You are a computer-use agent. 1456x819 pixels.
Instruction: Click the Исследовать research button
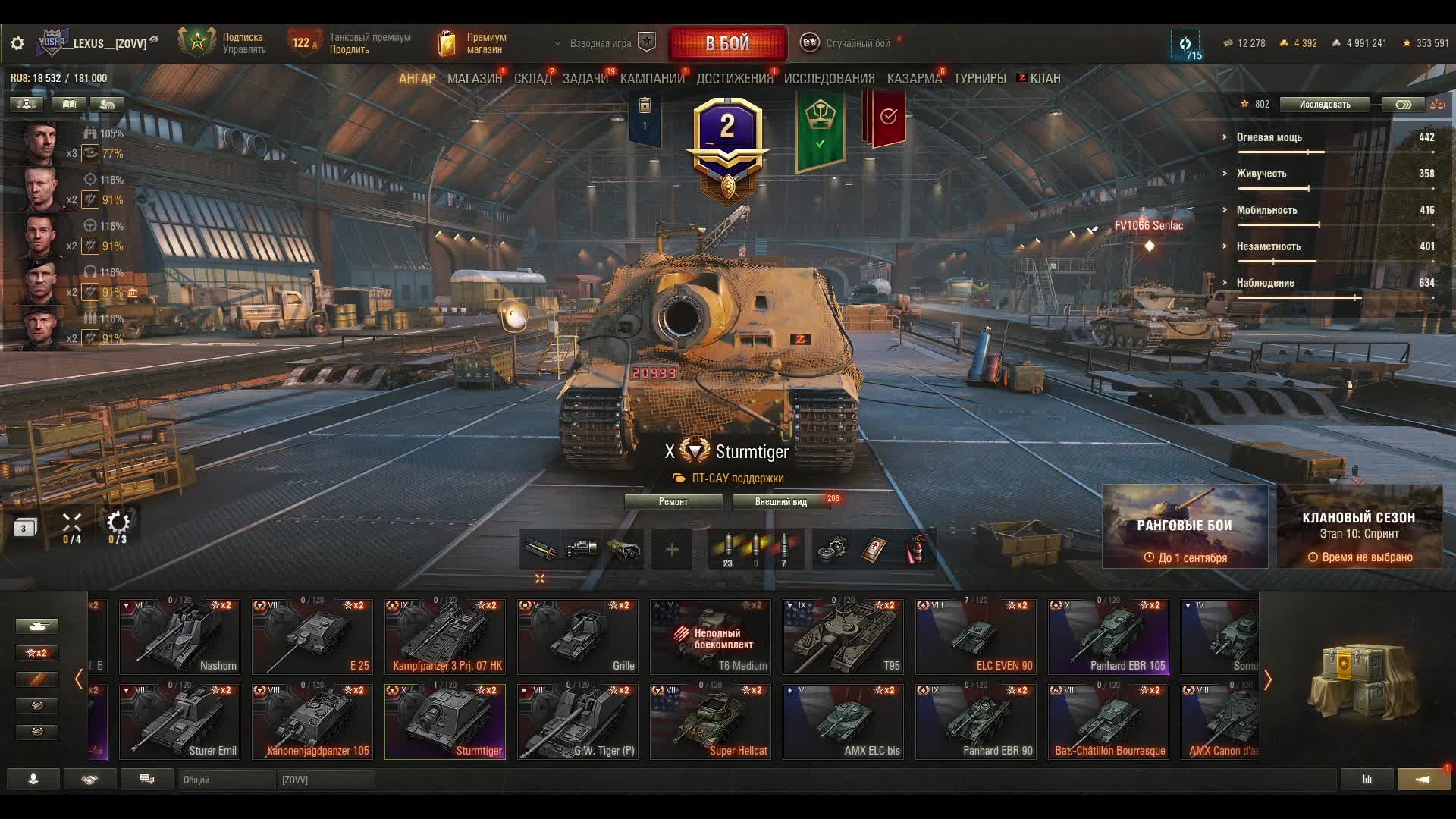1324,105
